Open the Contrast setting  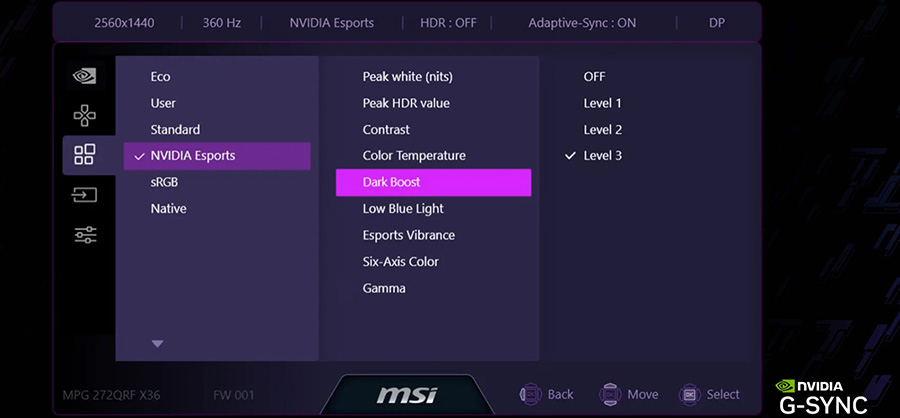[x=386, y=130]
